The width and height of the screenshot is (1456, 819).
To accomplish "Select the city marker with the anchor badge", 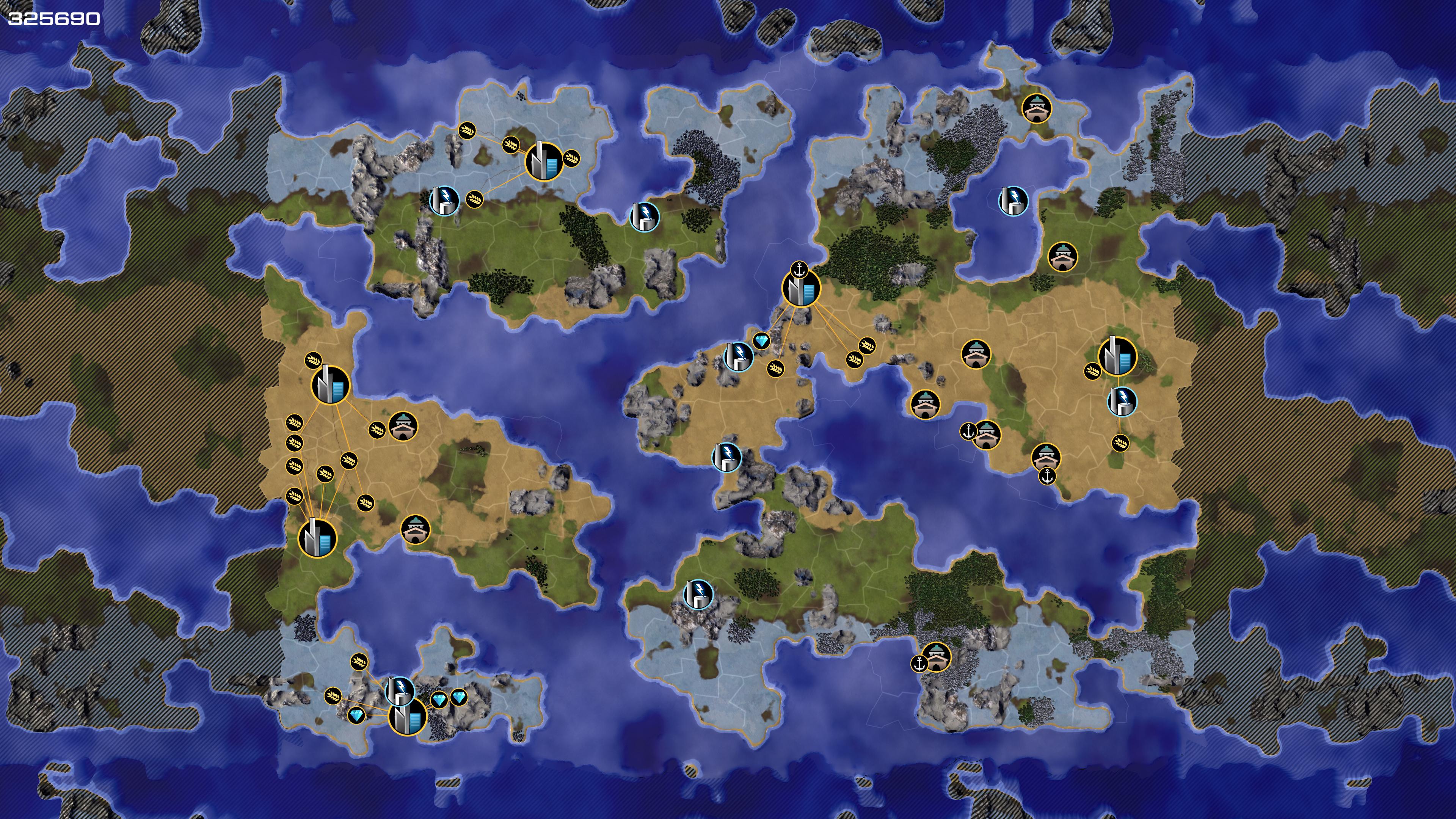I will 801,288.
